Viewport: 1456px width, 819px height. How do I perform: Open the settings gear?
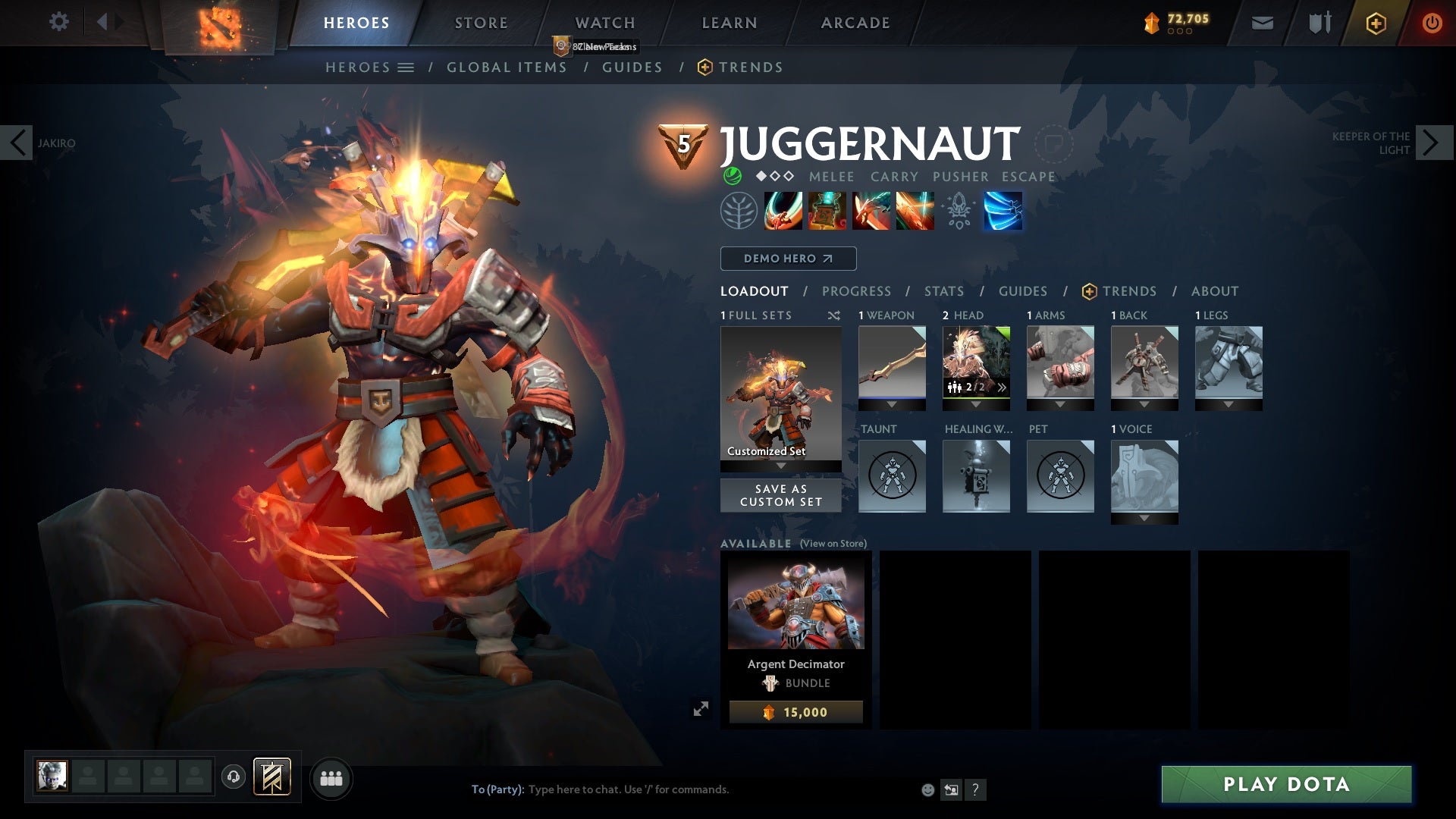pyautogui.click(x=59, y=22)
